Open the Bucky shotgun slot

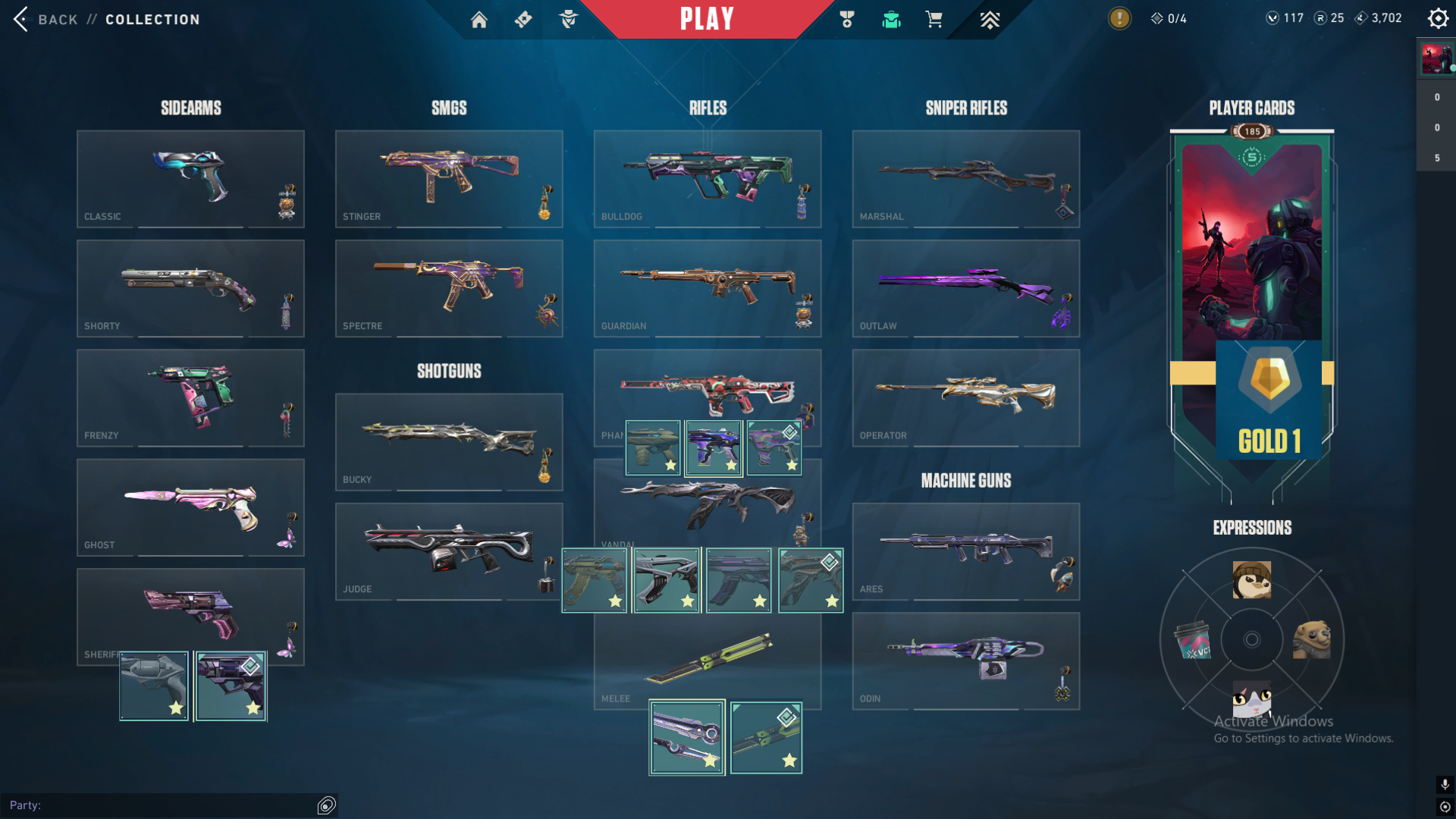449,441
